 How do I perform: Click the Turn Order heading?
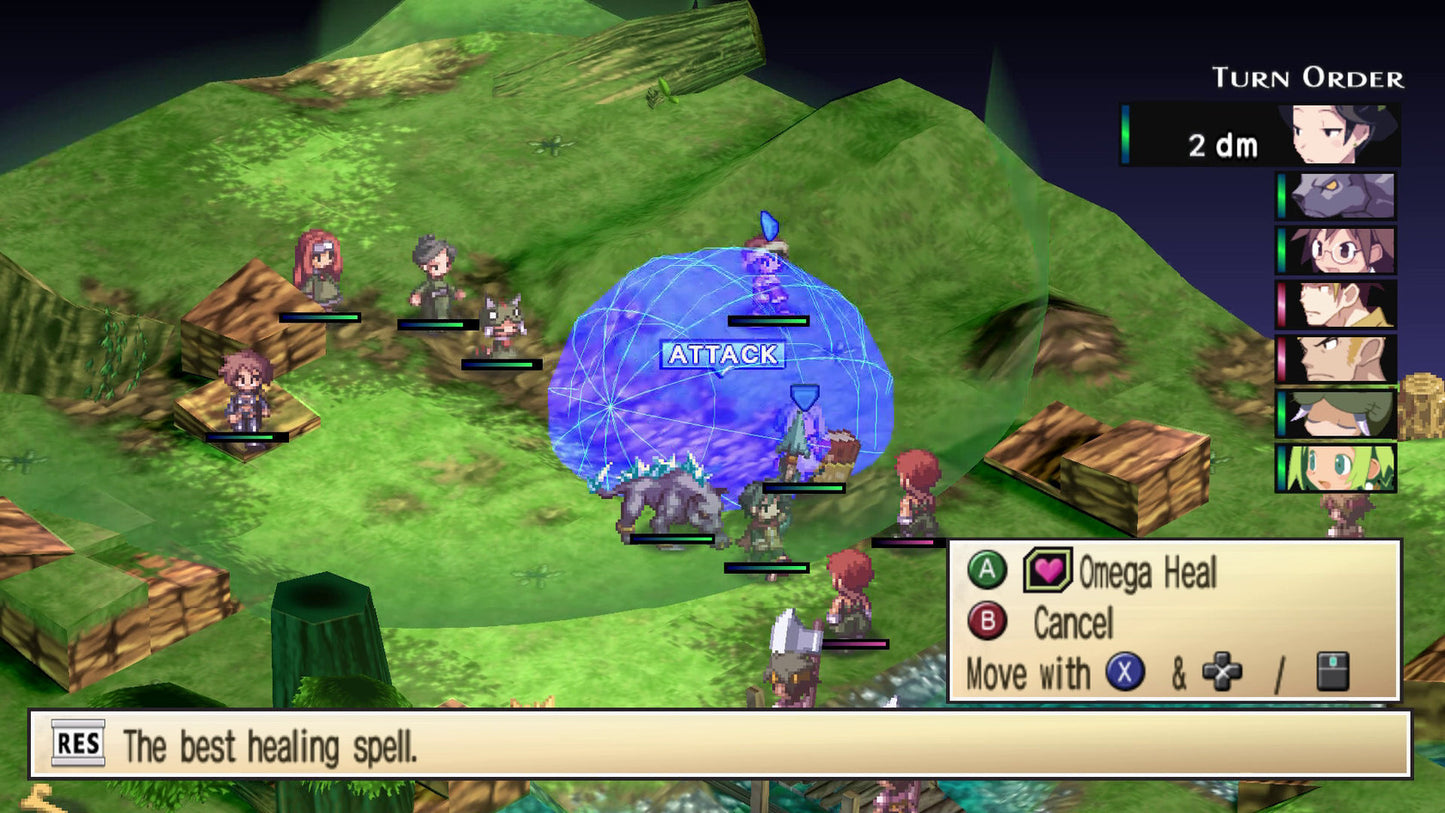[1307, 75]
